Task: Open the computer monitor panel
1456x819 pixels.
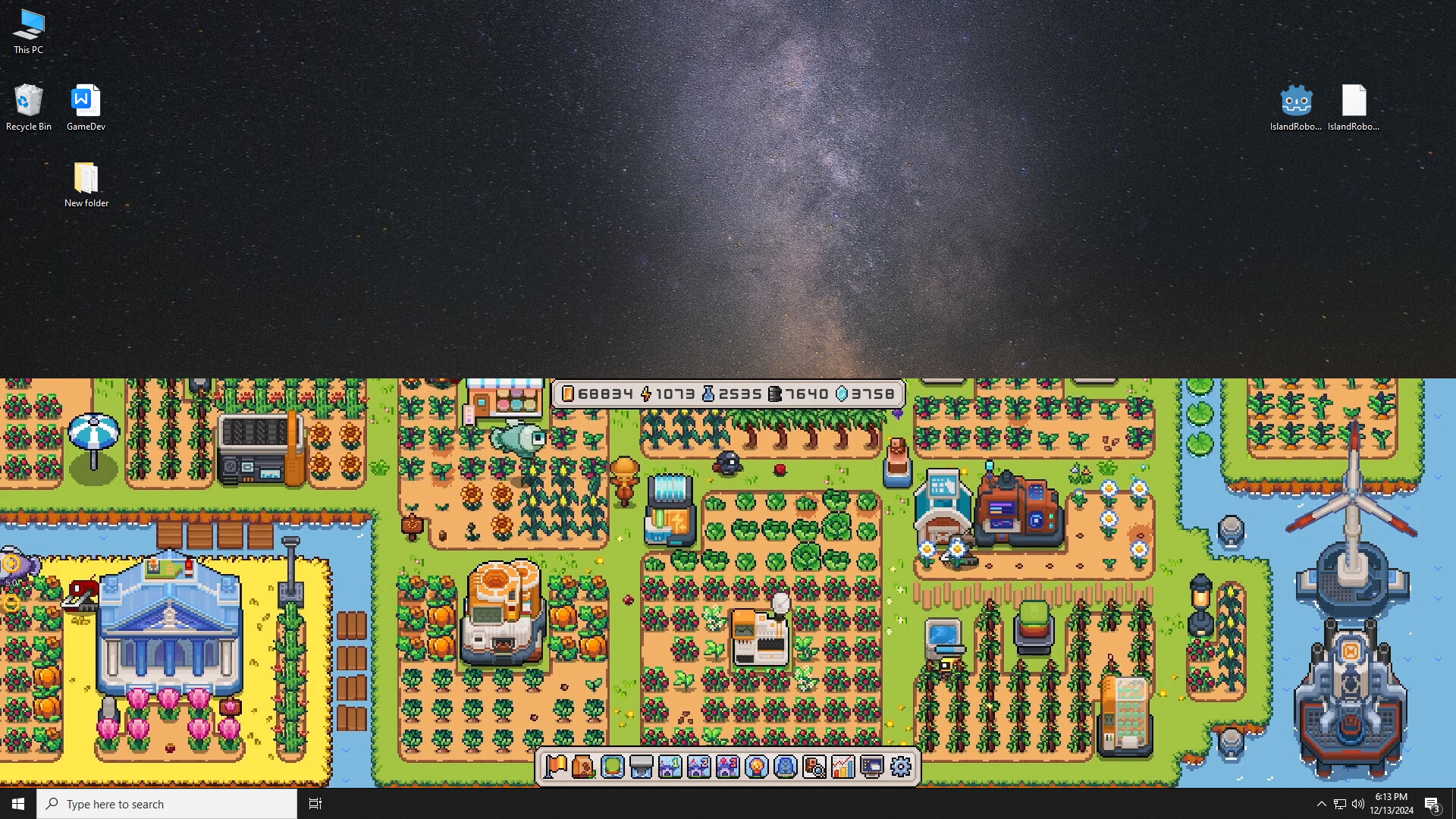Action: [873, 767]
